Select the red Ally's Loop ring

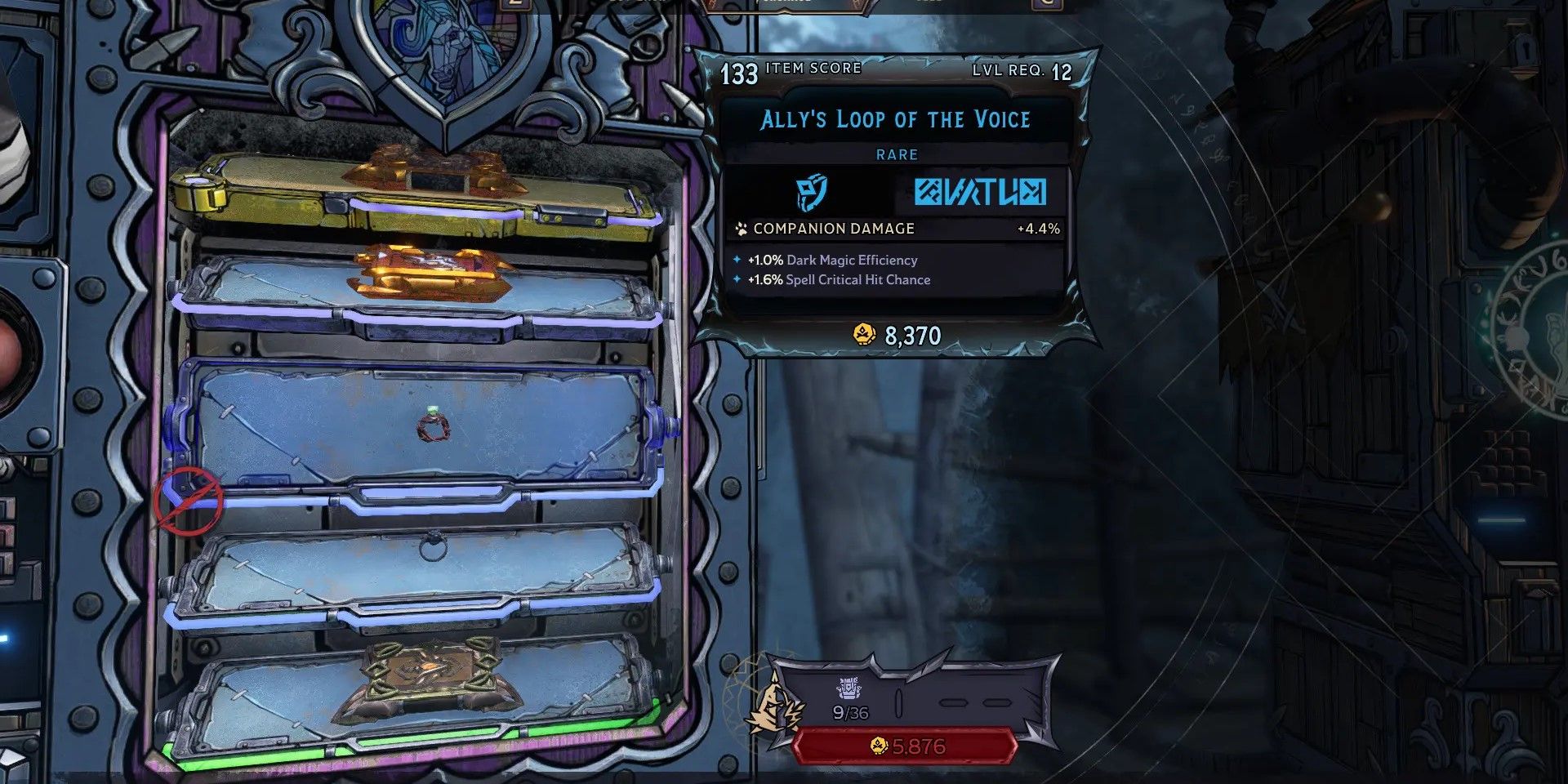point(434,426)
